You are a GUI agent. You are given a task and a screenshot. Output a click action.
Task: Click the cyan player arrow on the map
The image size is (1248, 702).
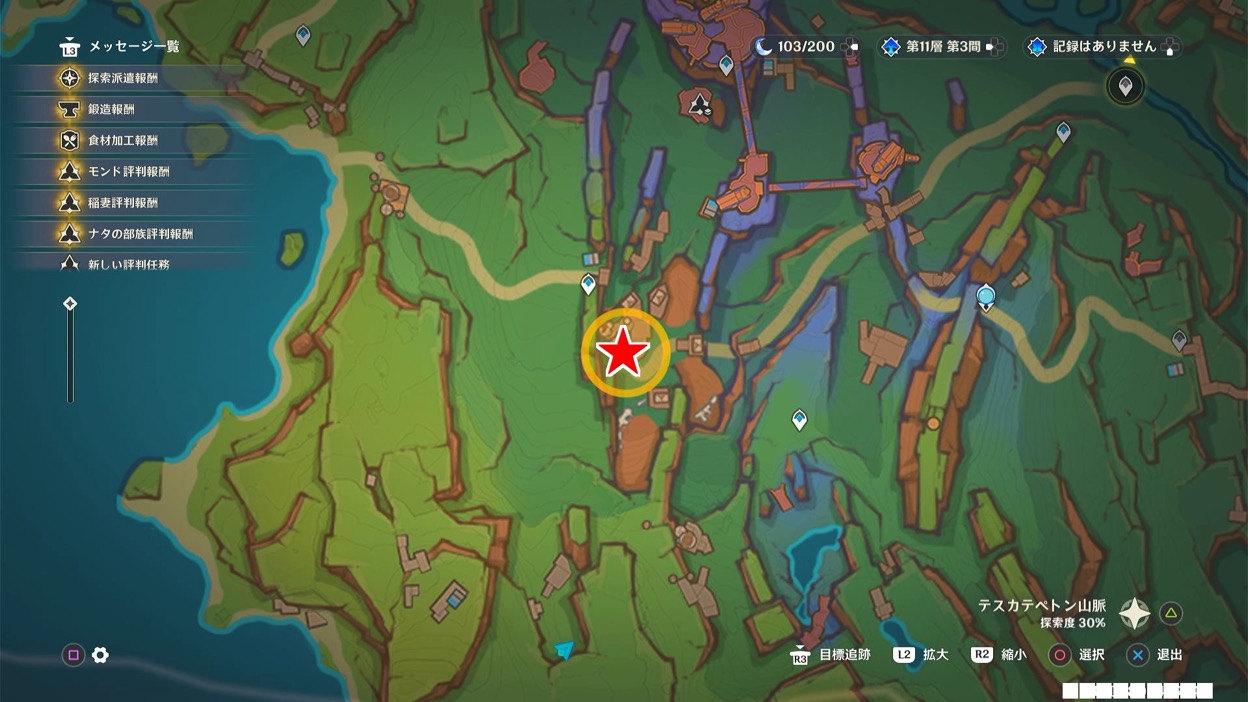[x=565, y=651]
